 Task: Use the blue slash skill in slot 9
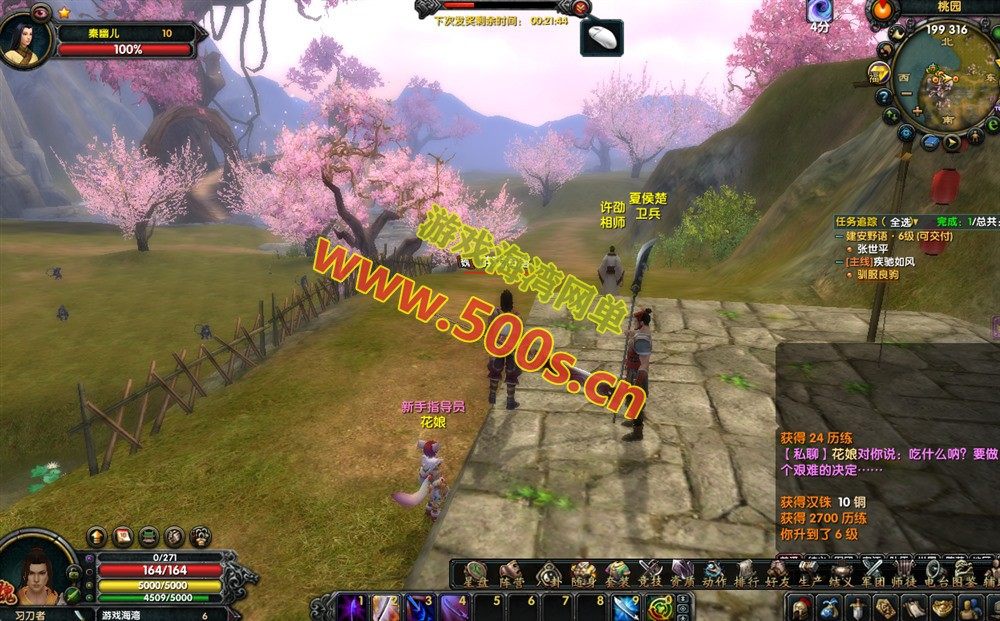(626, 607)
